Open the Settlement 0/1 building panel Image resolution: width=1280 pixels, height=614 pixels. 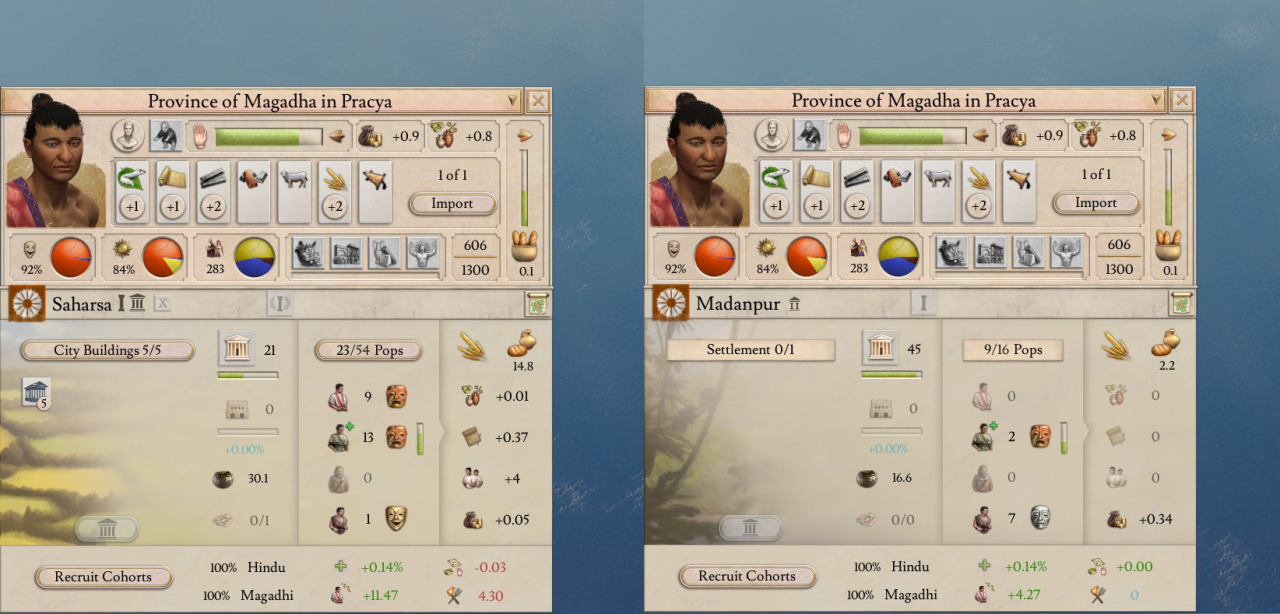(751, 350)
